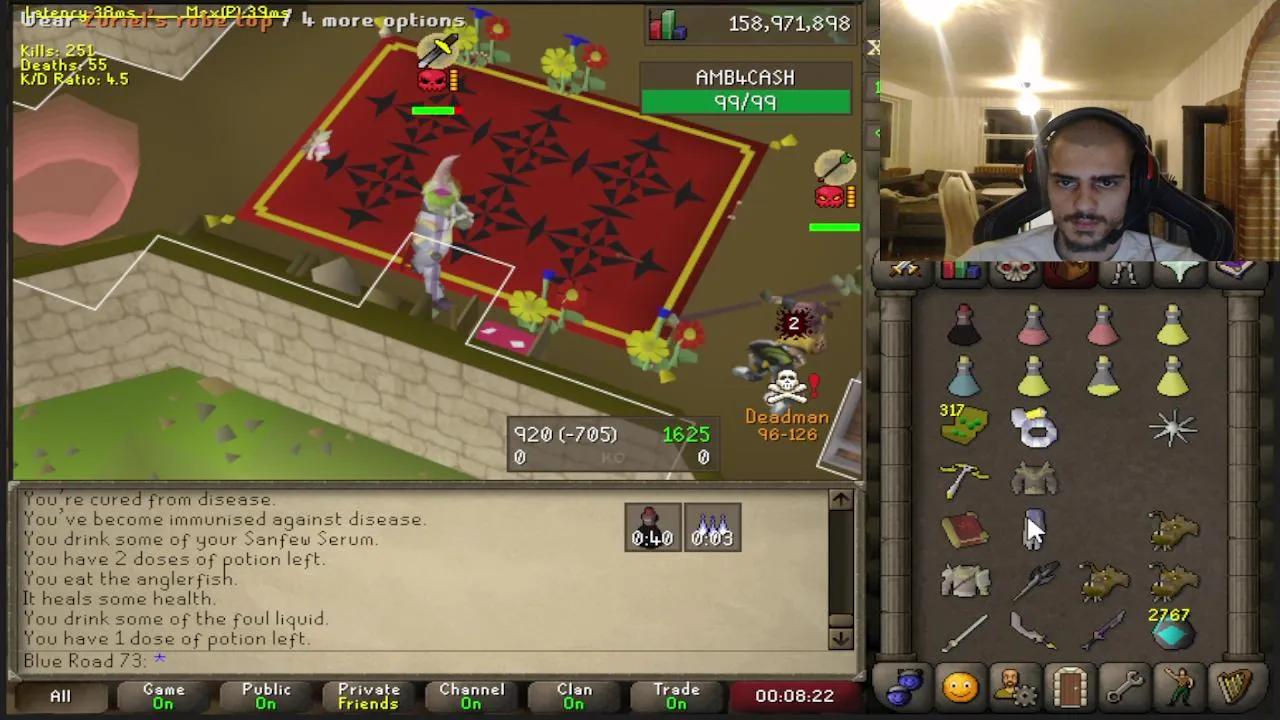1280x720 pixels.
Task: Toggle Public chat off
Action: 264,694
